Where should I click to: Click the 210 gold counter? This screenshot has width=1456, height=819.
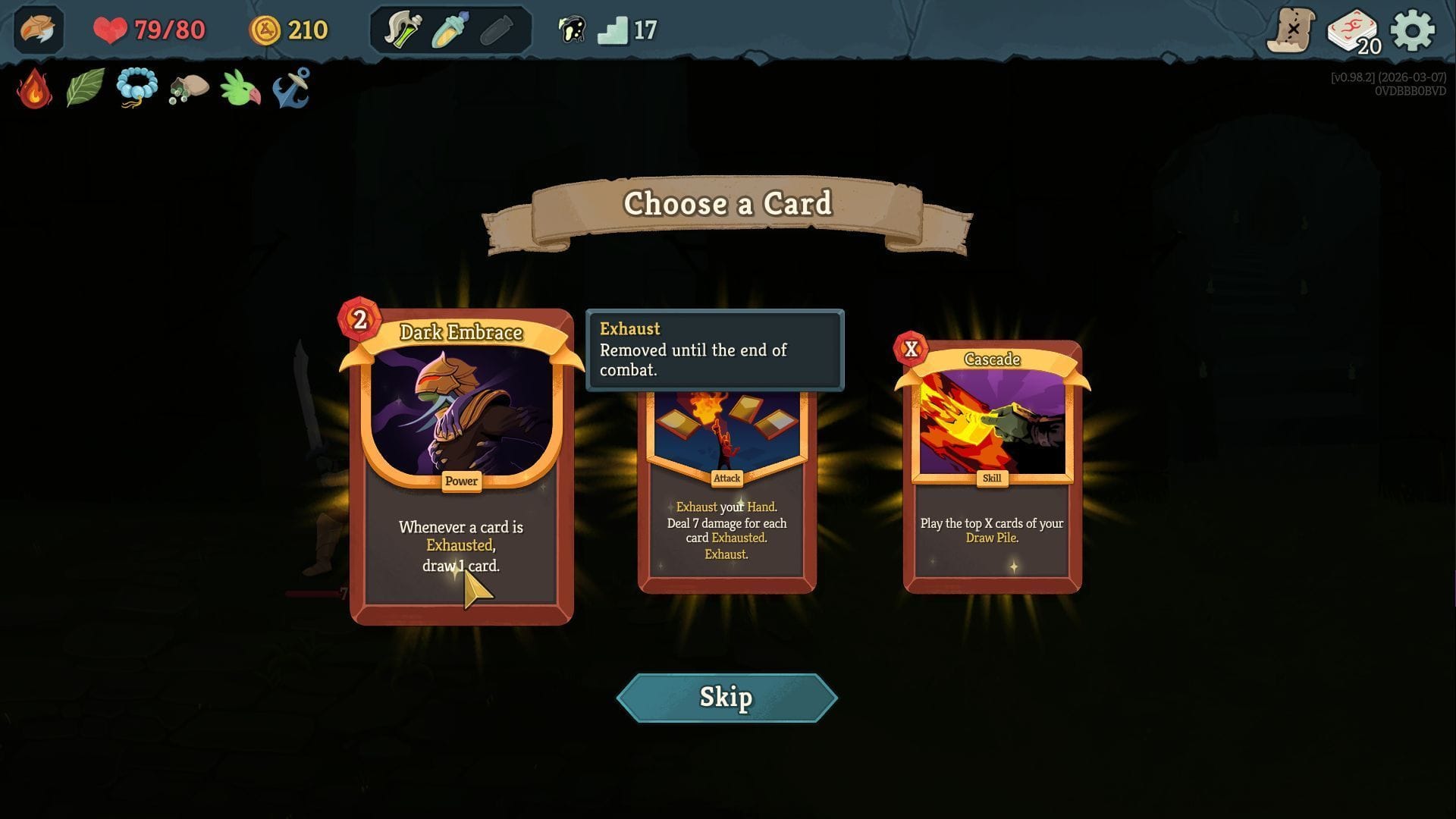(x=292, y=30)
